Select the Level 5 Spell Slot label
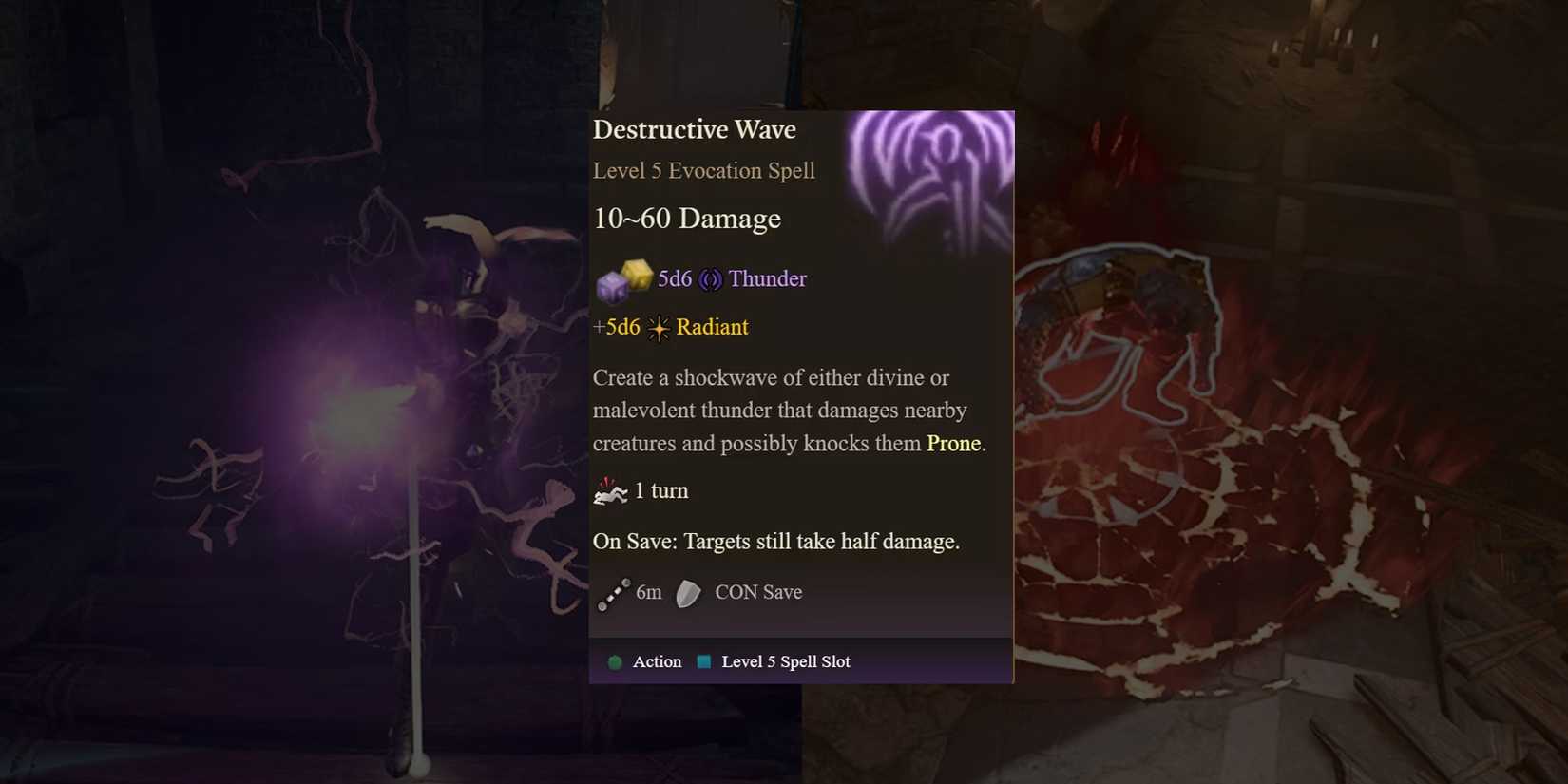Screen dimensions: 1568x784 pyautogui.click(x=785, y=661)
